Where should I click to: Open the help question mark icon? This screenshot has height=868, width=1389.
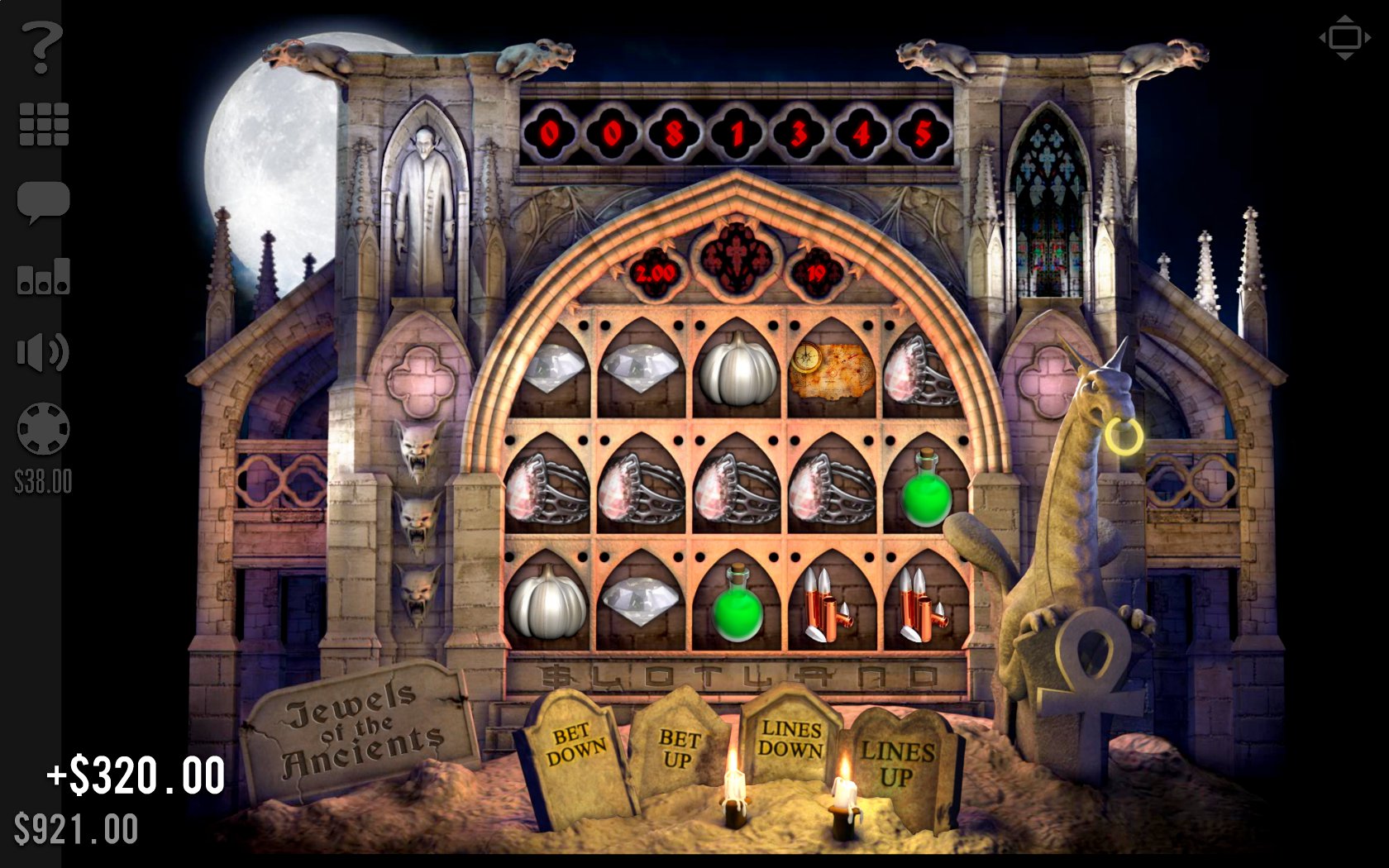click(x=41, y=48)
